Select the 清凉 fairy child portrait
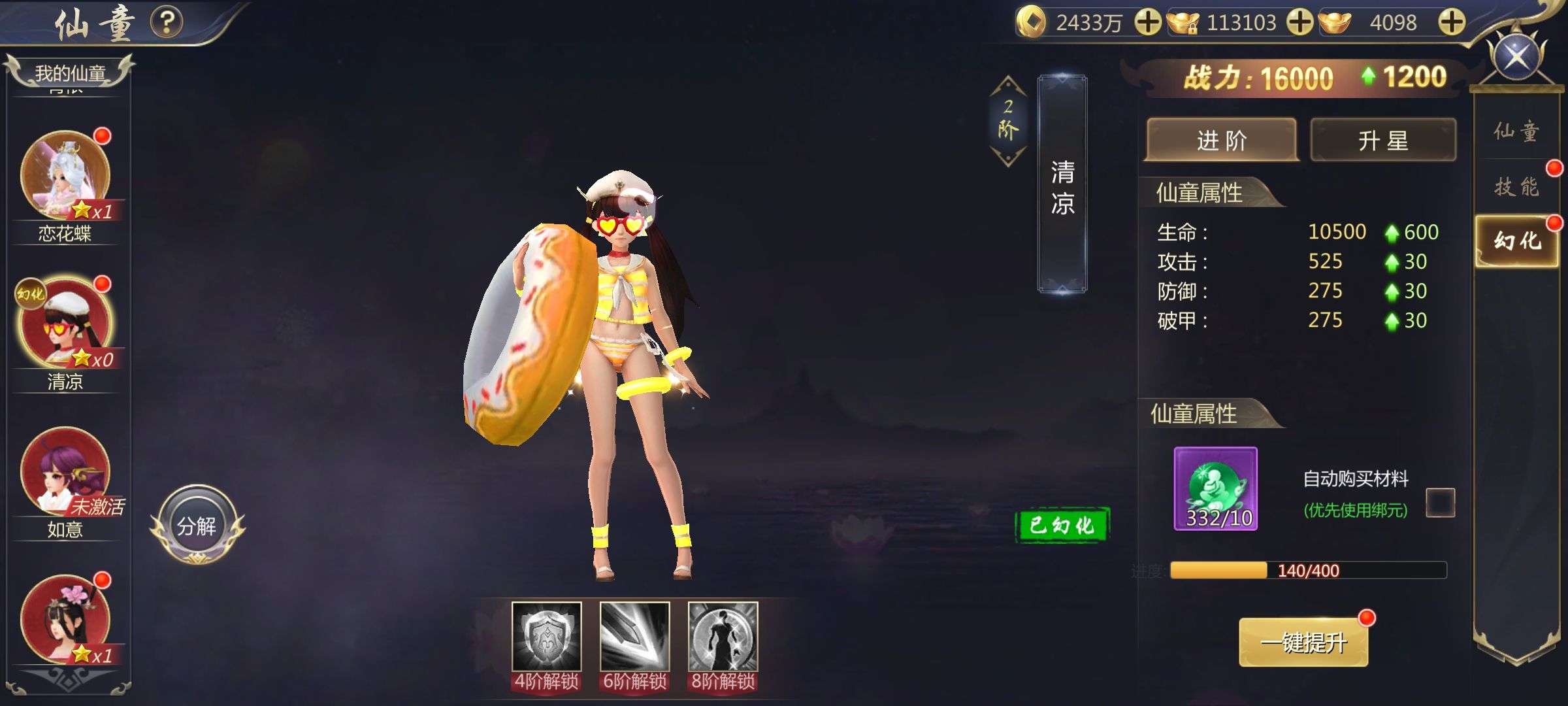 point(65,322)
